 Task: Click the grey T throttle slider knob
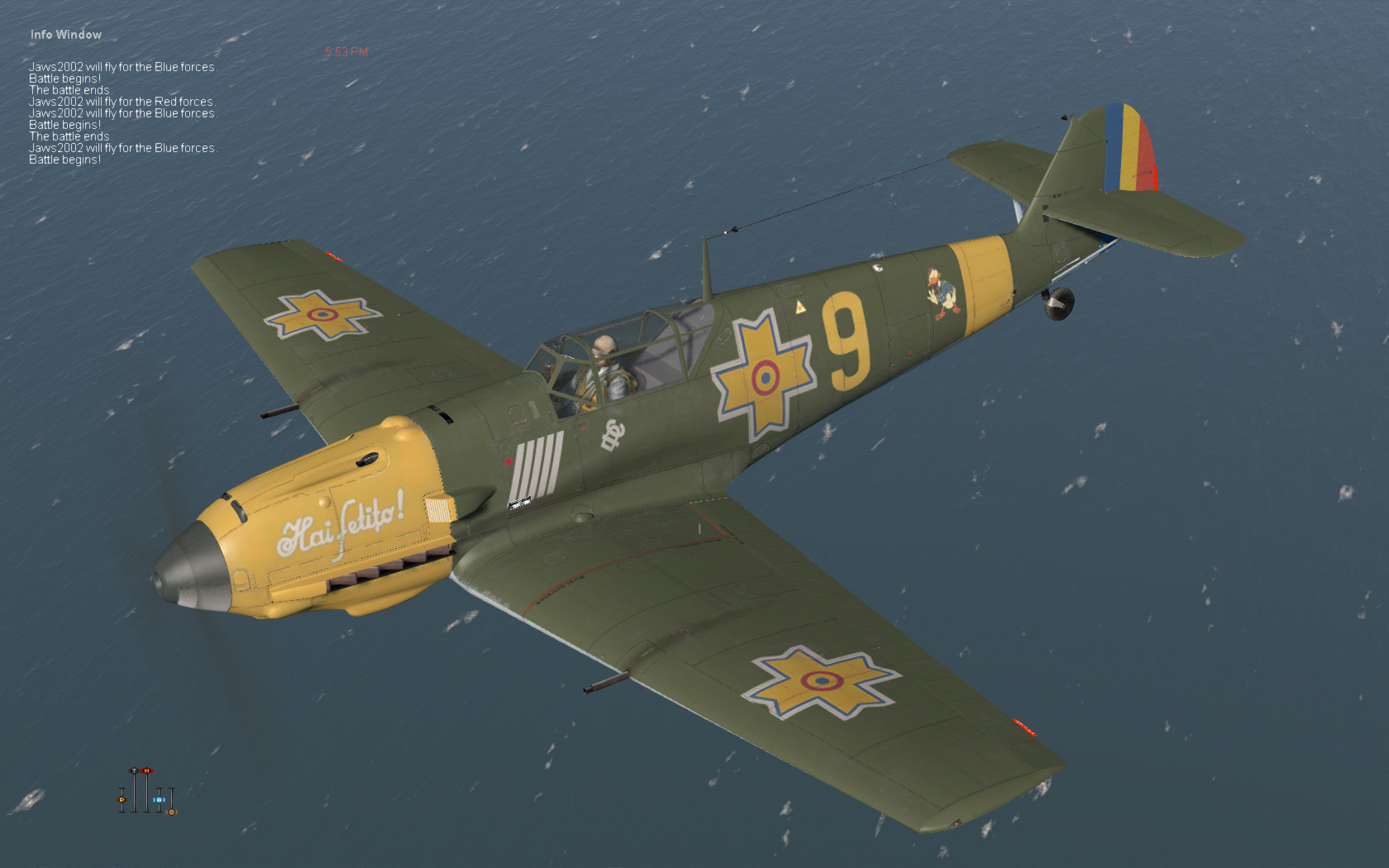click(134, 771)
